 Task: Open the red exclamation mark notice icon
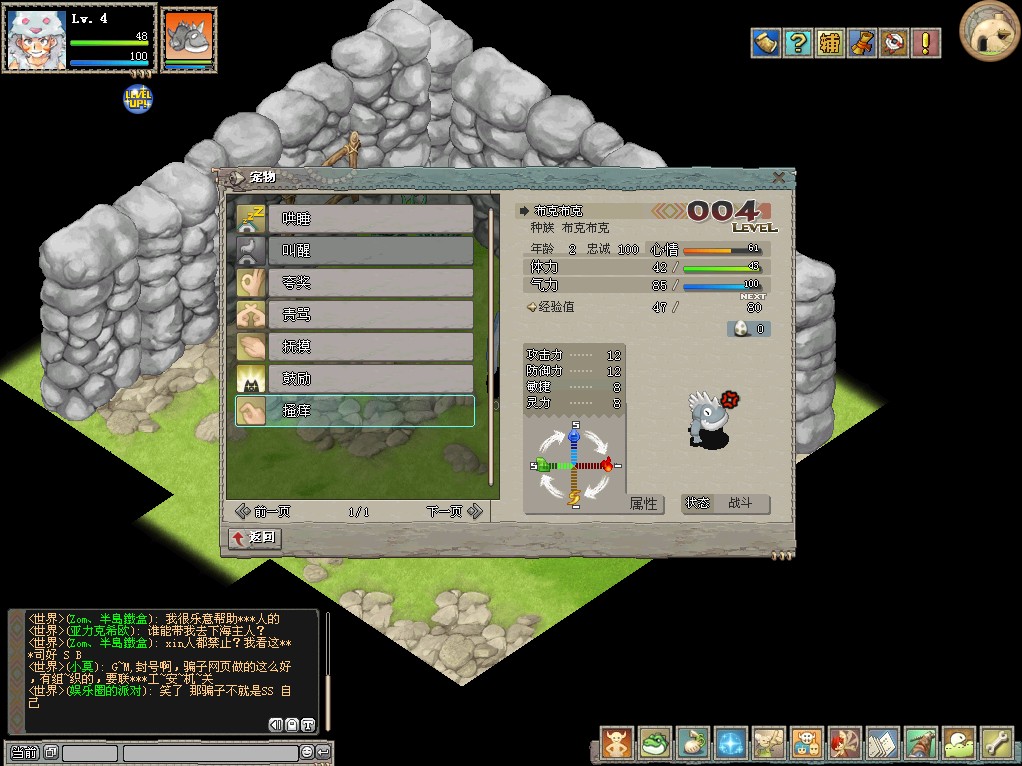tap(926, 43)
